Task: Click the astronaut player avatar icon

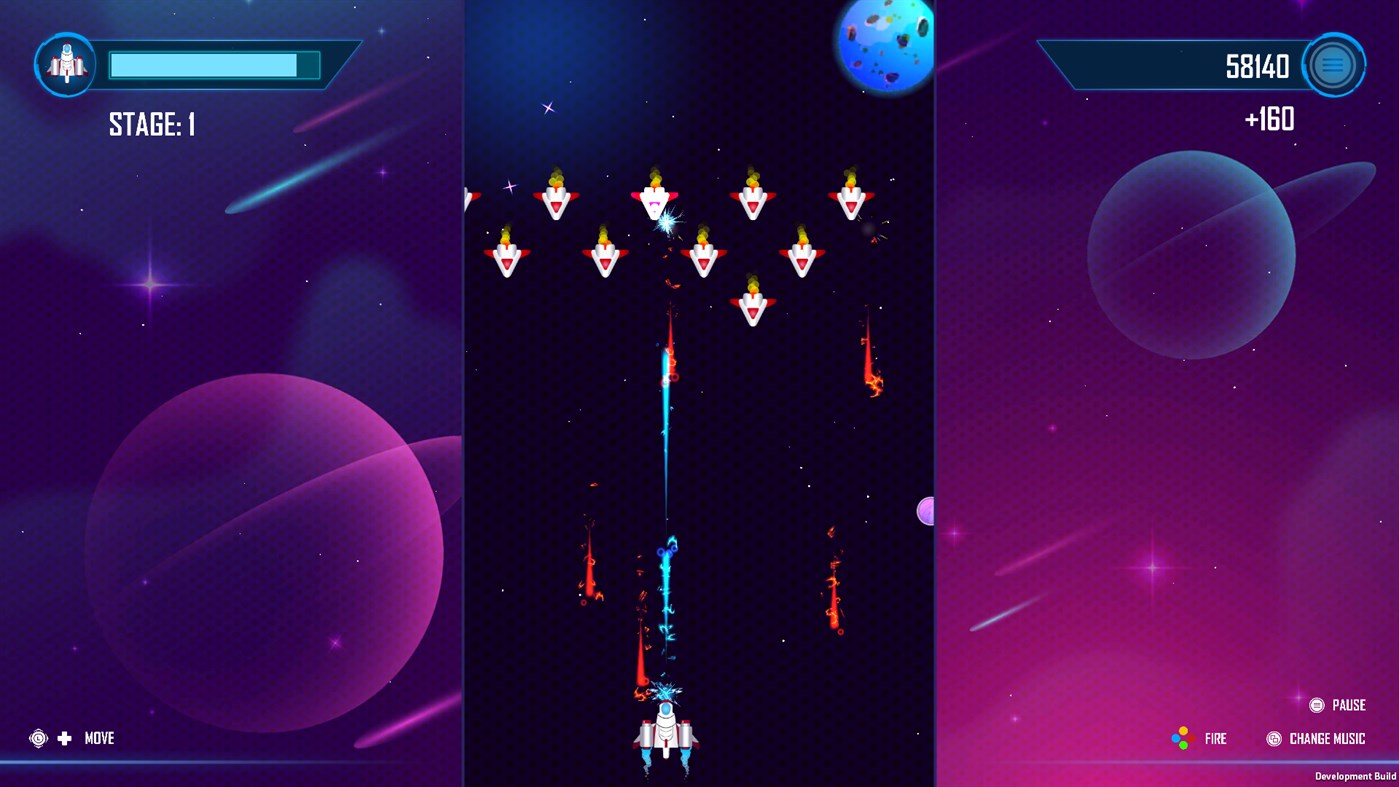Action: (x=64, y=62)
